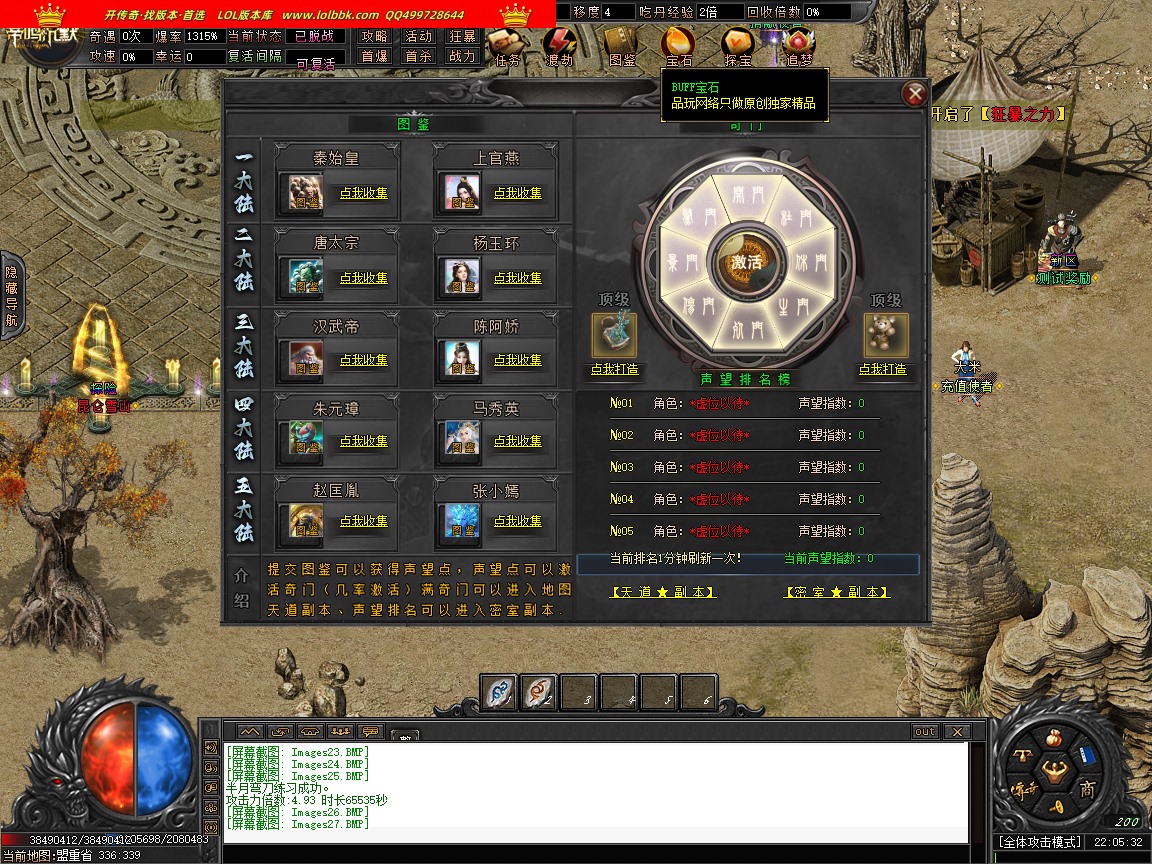Open the 探宝 treasure hunt icon
1152x864 pixels.
[738, 45]
